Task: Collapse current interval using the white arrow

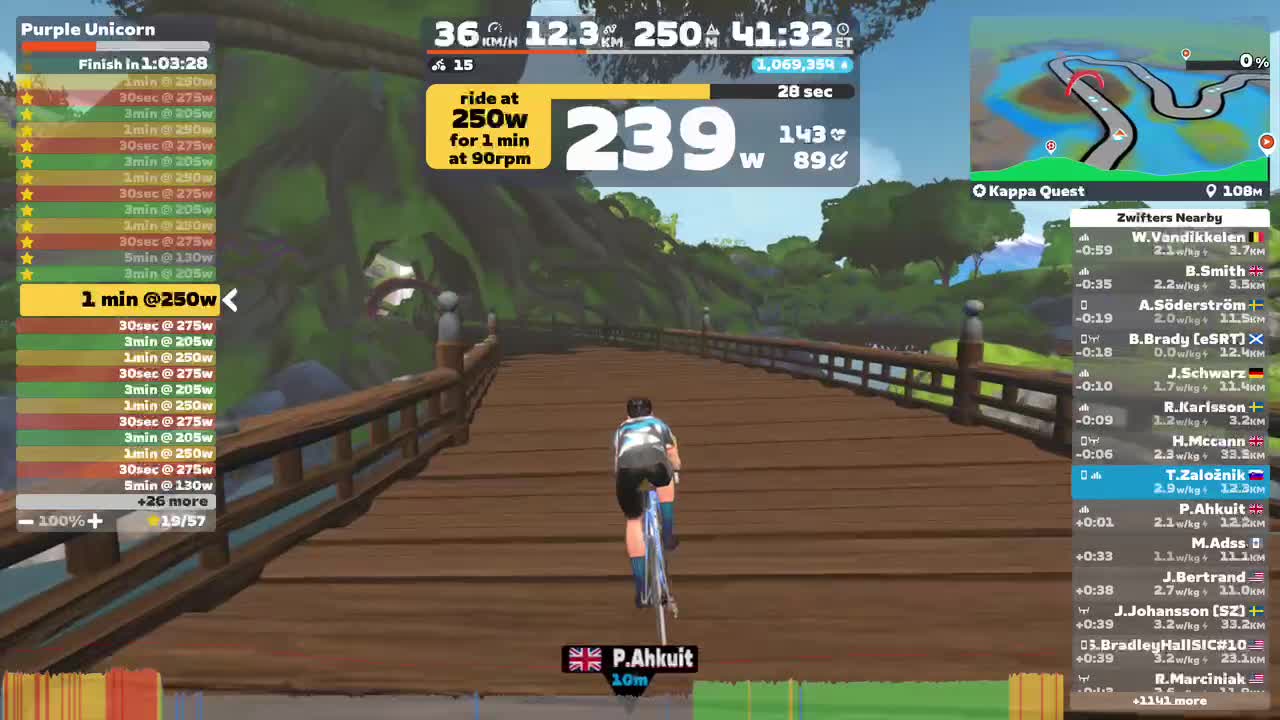Action: [x=229, y=299]
